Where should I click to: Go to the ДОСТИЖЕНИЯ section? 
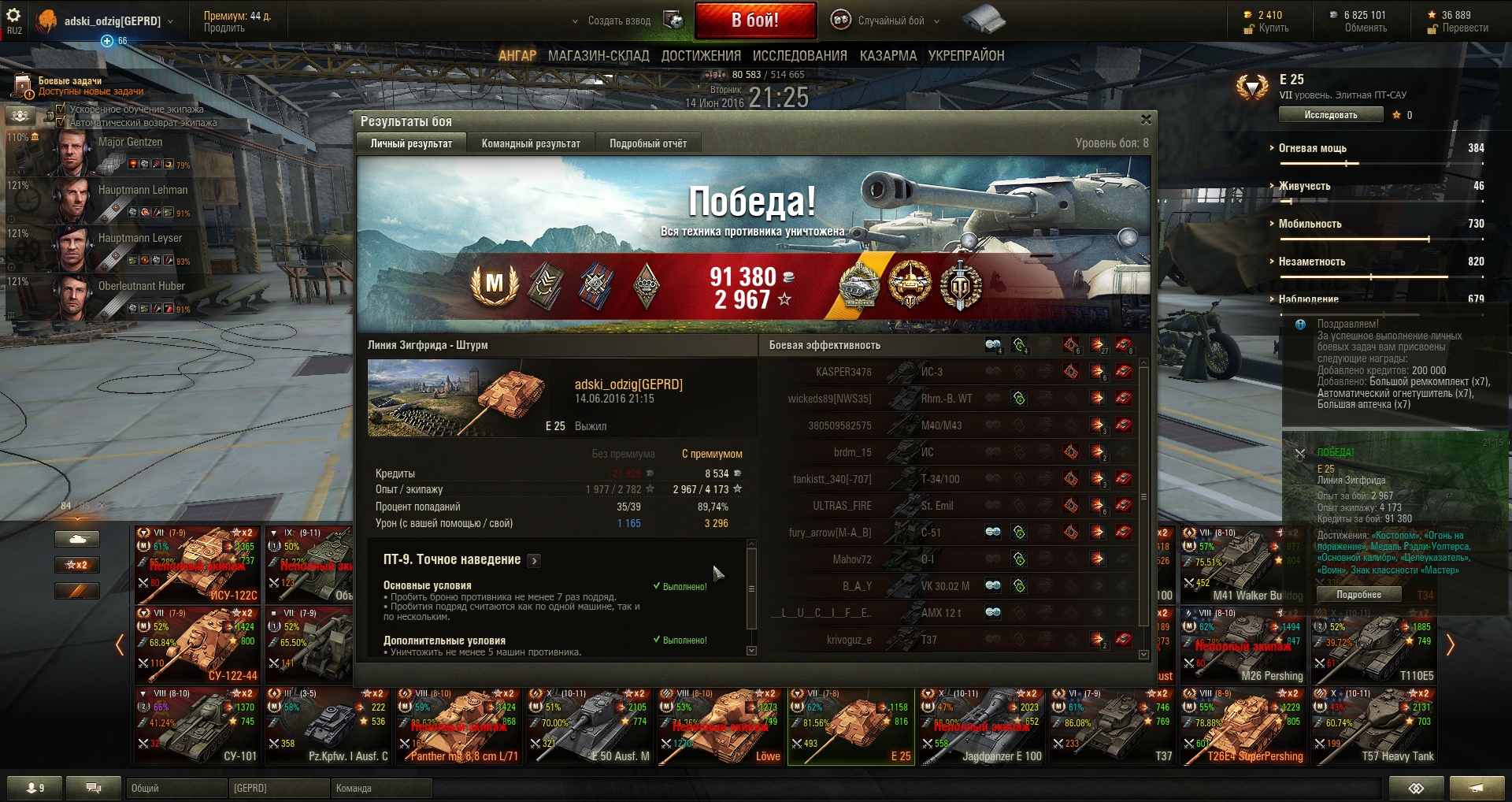[x=701, y=56]
